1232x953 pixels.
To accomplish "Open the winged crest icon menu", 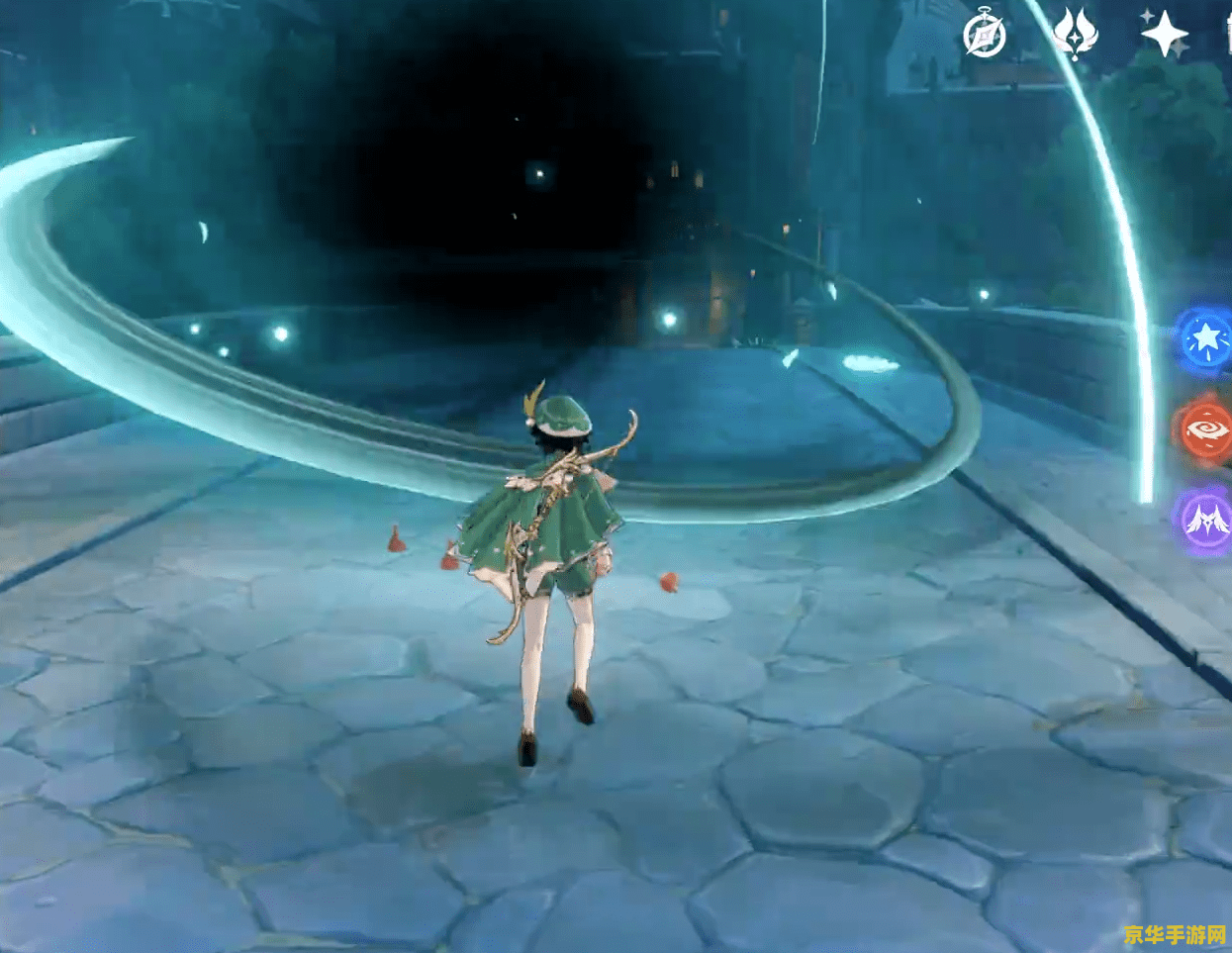I will (x=1075, y=35).
